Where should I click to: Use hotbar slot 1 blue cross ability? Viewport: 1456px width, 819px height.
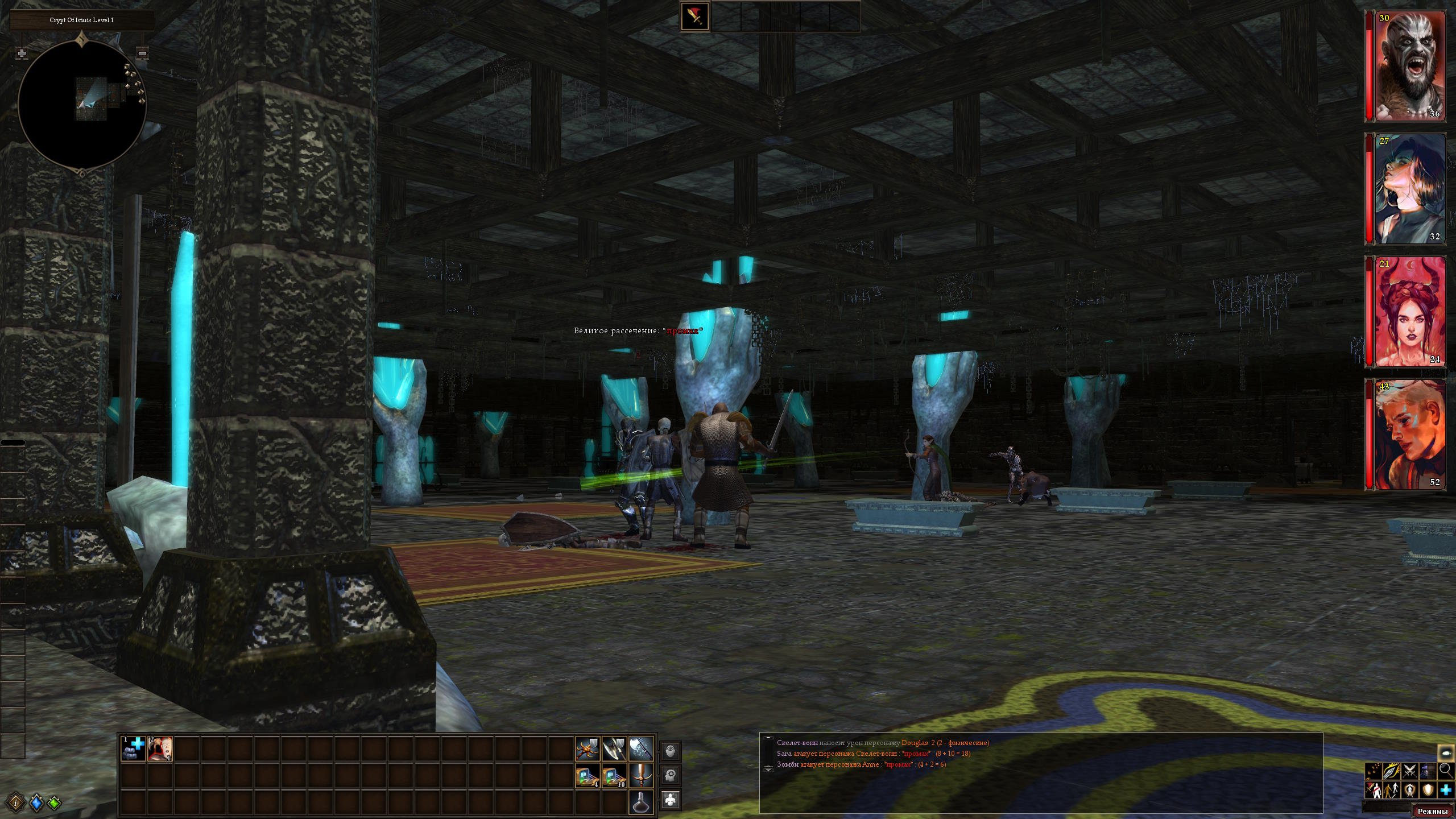coord(134,748)
